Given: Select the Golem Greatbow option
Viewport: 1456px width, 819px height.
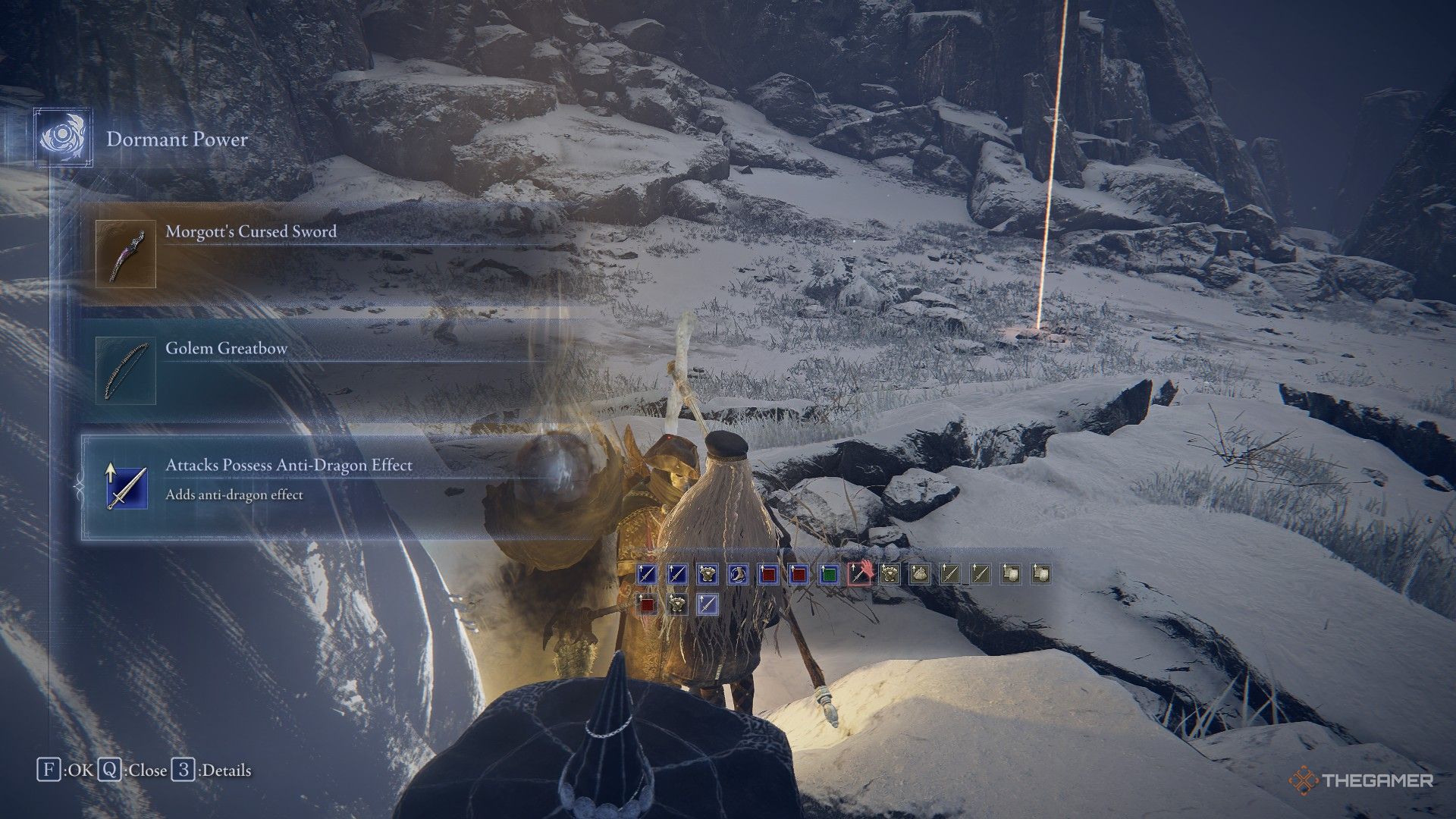Looking at the screenshot, I should 227,348.
